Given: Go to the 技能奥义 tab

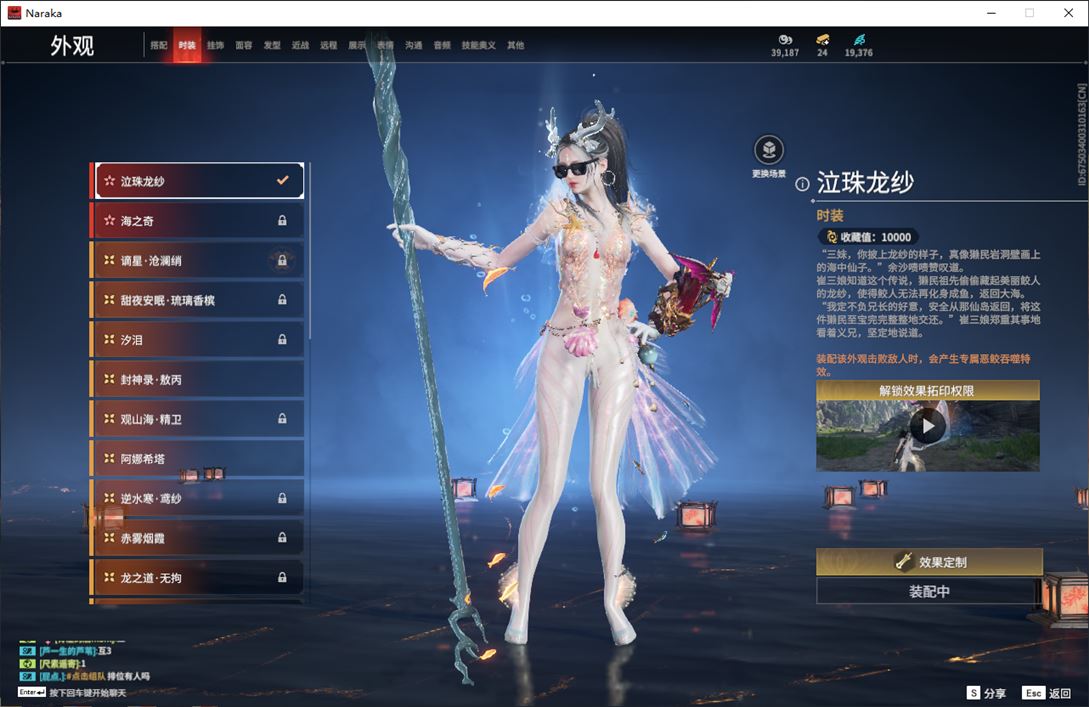Looking at the screenshot, I should [478, 45].
